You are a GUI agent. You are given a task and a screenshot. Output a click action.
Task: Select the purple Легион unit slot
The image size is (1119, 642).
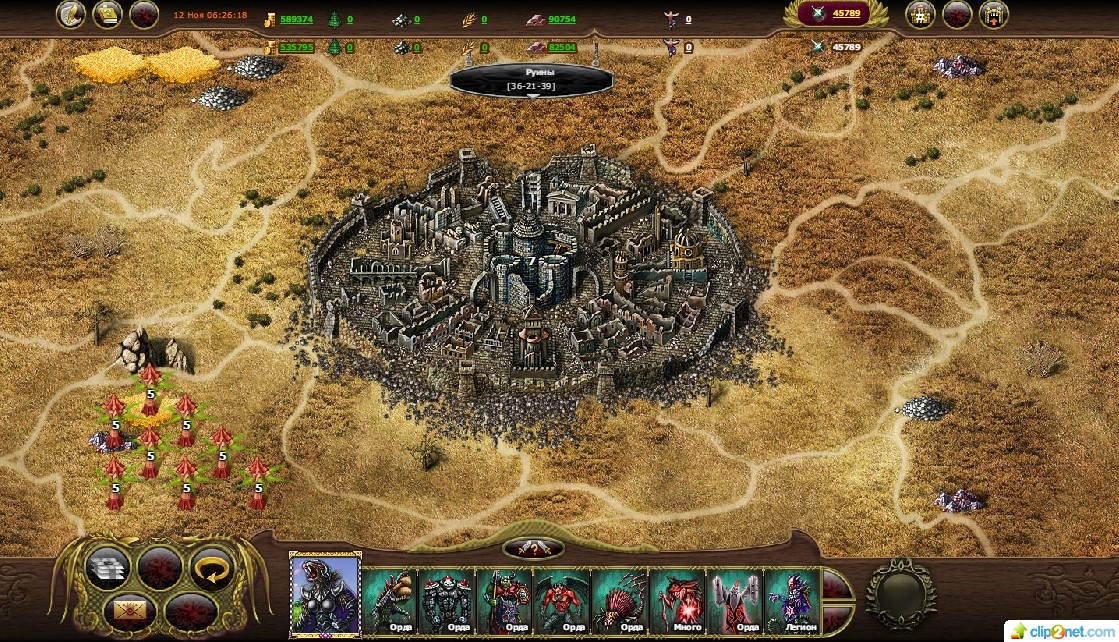tap(792, 600)
